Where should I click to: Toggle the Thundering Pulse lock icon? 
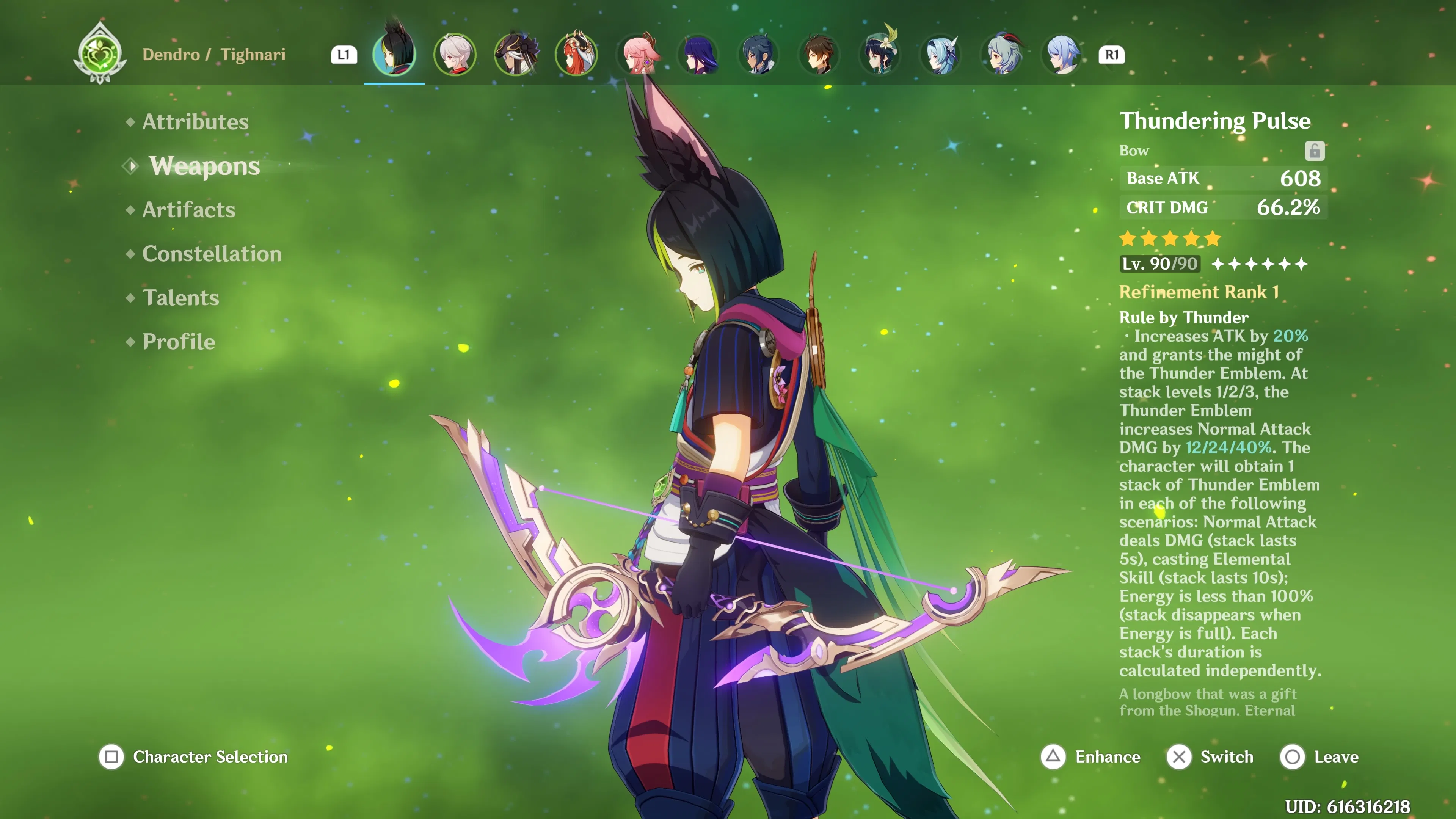pyautogui.click(x=1315, y=151)
